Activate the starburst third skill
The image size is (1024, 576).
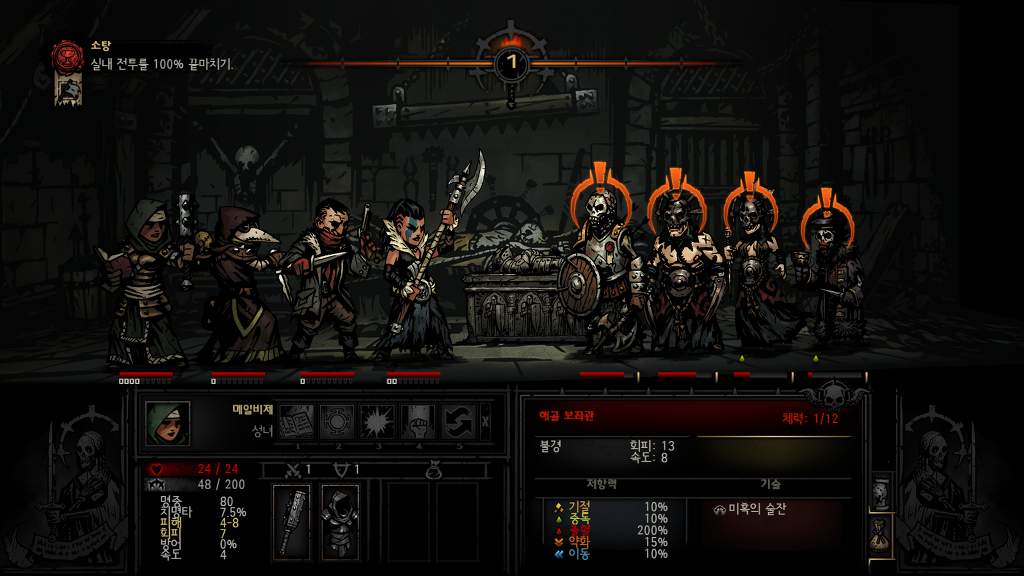pyautogui.click(x=378, y=422)
